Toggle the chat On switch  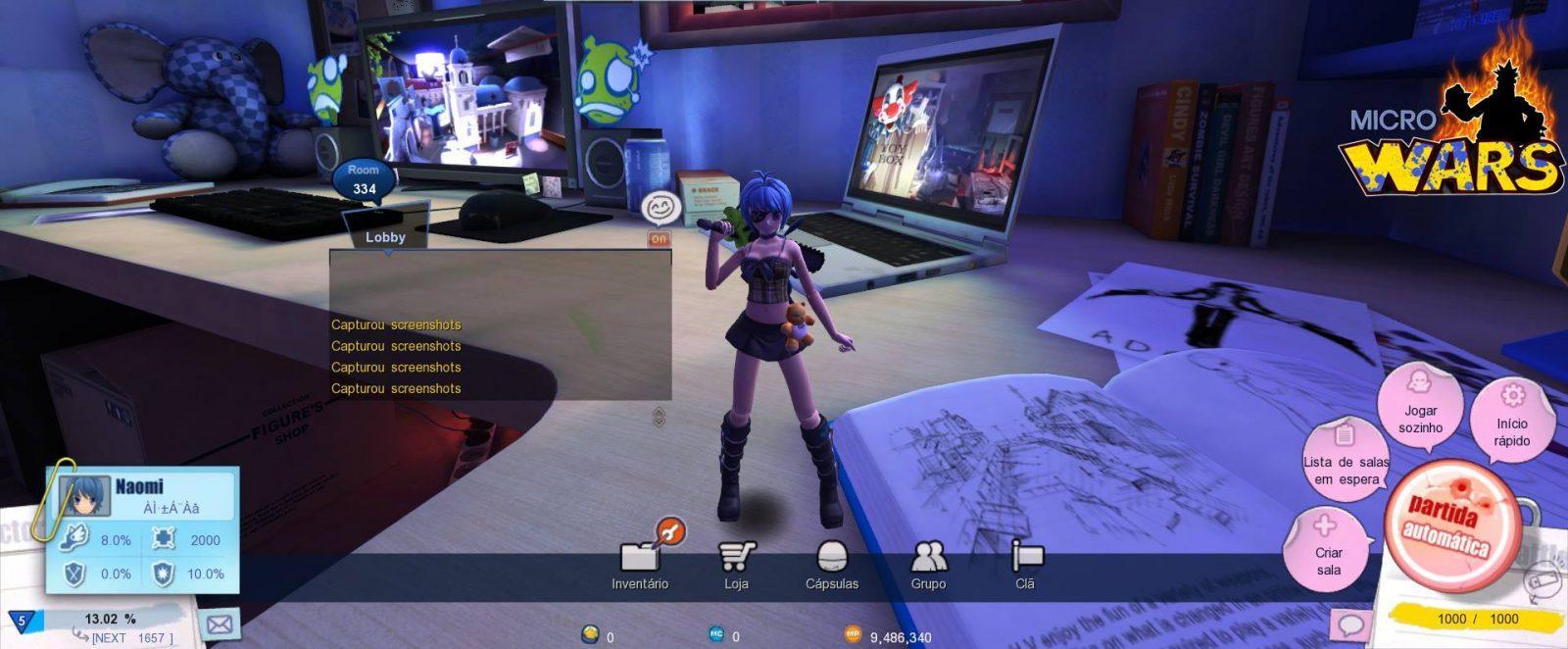pos(659,239)
